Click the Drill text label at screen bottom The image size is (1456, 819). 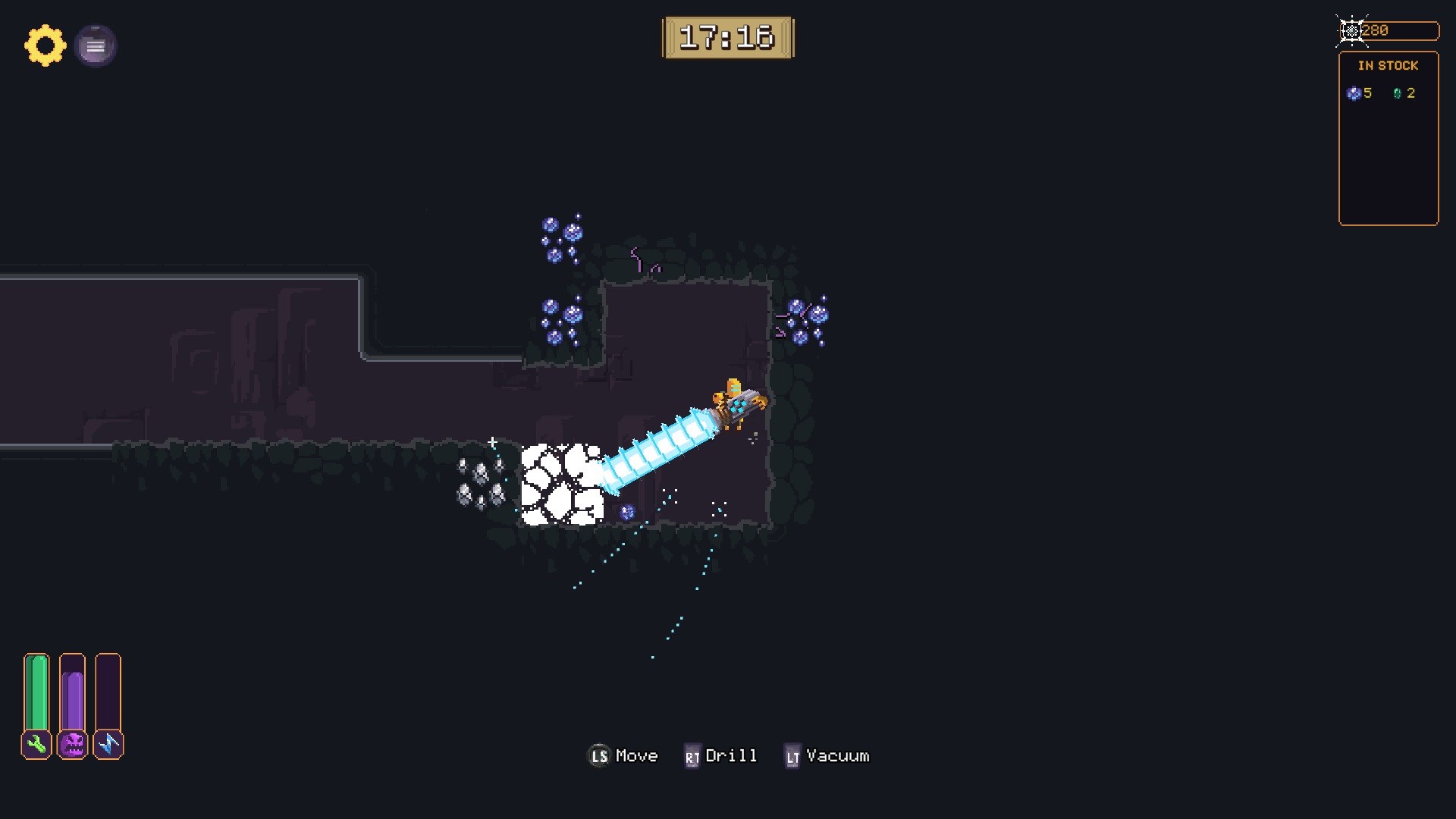pyautogui.click(x=730, y=755)
